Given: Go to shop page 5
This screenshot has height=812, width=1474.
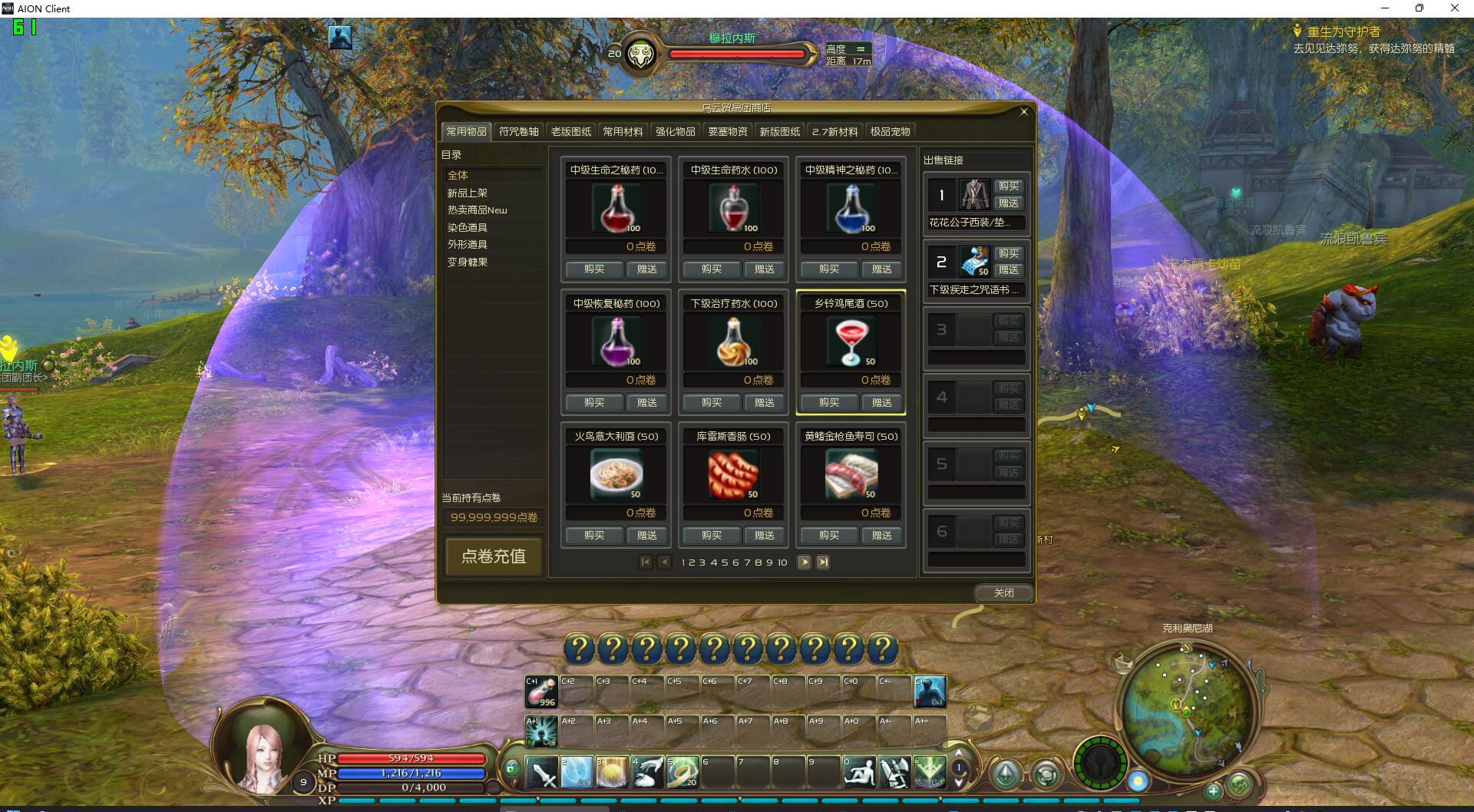Looking at the screenshot, I should (x=724, y=563).
